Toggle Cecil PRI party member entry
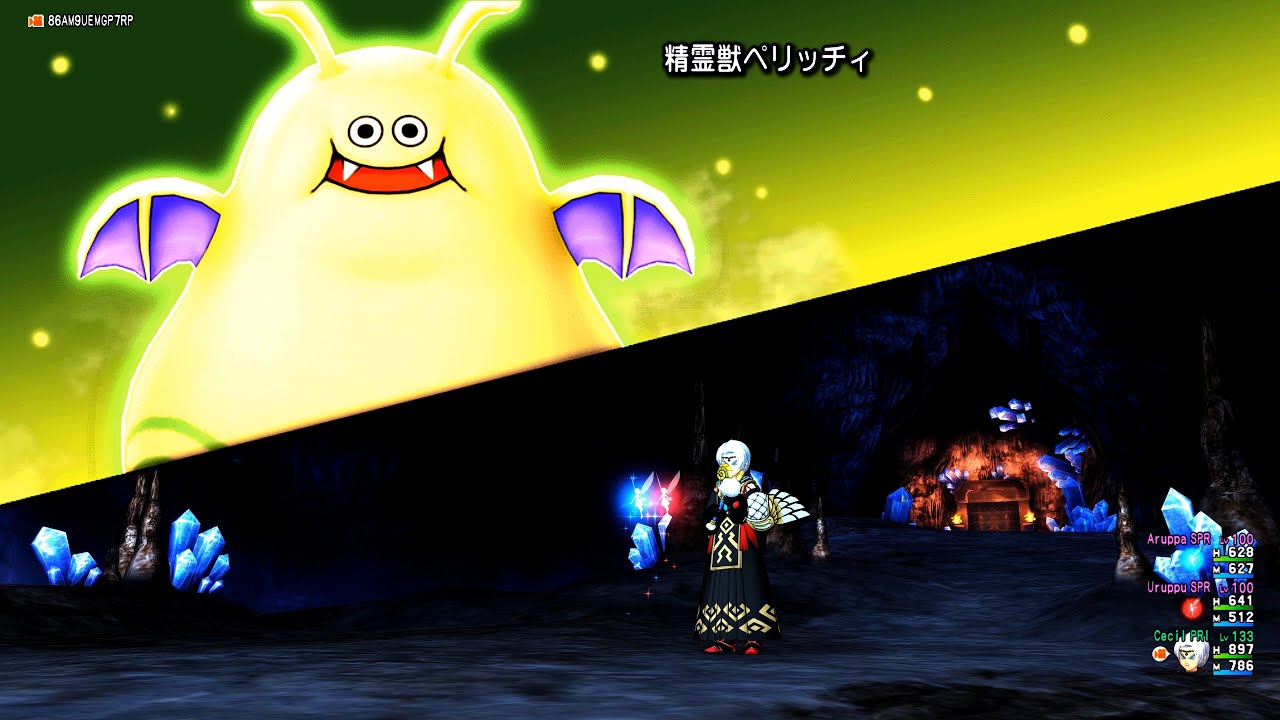 (x=1181, y=634)
